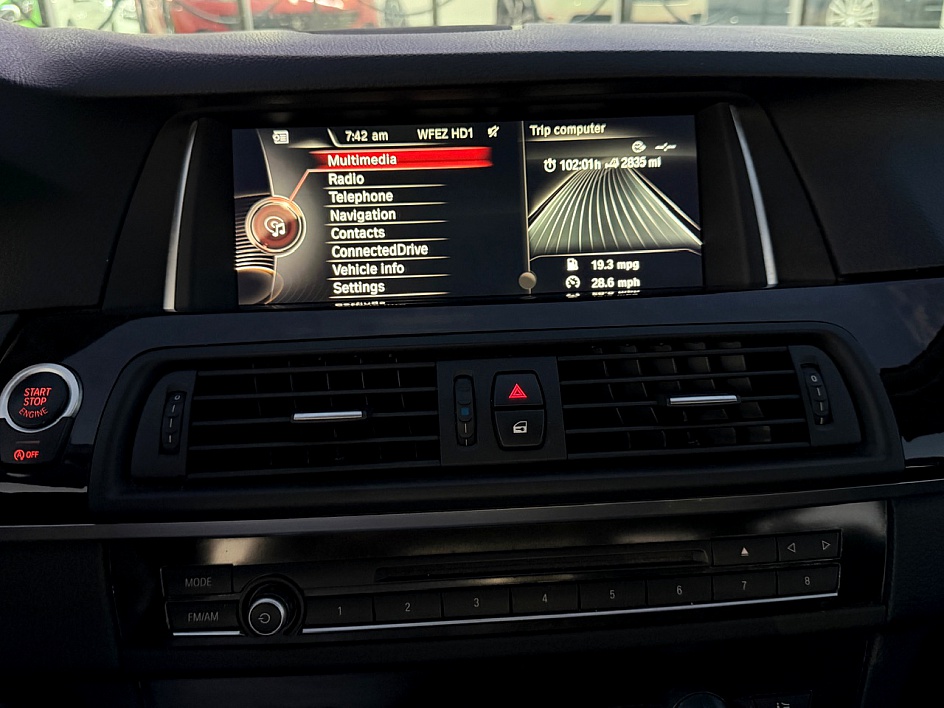Select the Contacts entry
The height and width of the screenshot is (708, 944).
click(x=357, y=233)
